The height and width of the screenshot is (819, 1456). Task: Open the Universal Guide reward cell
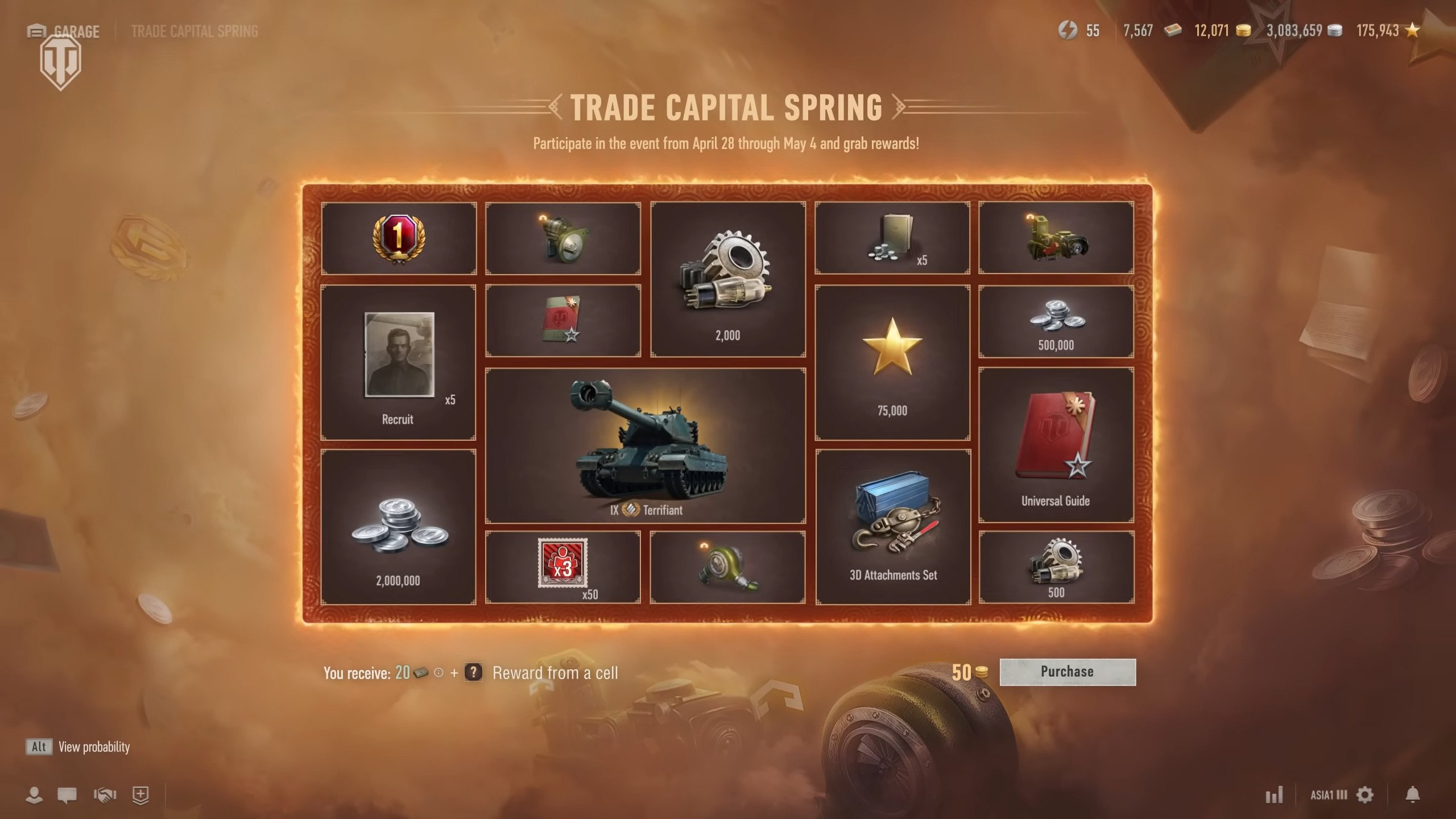[1056, 445]
